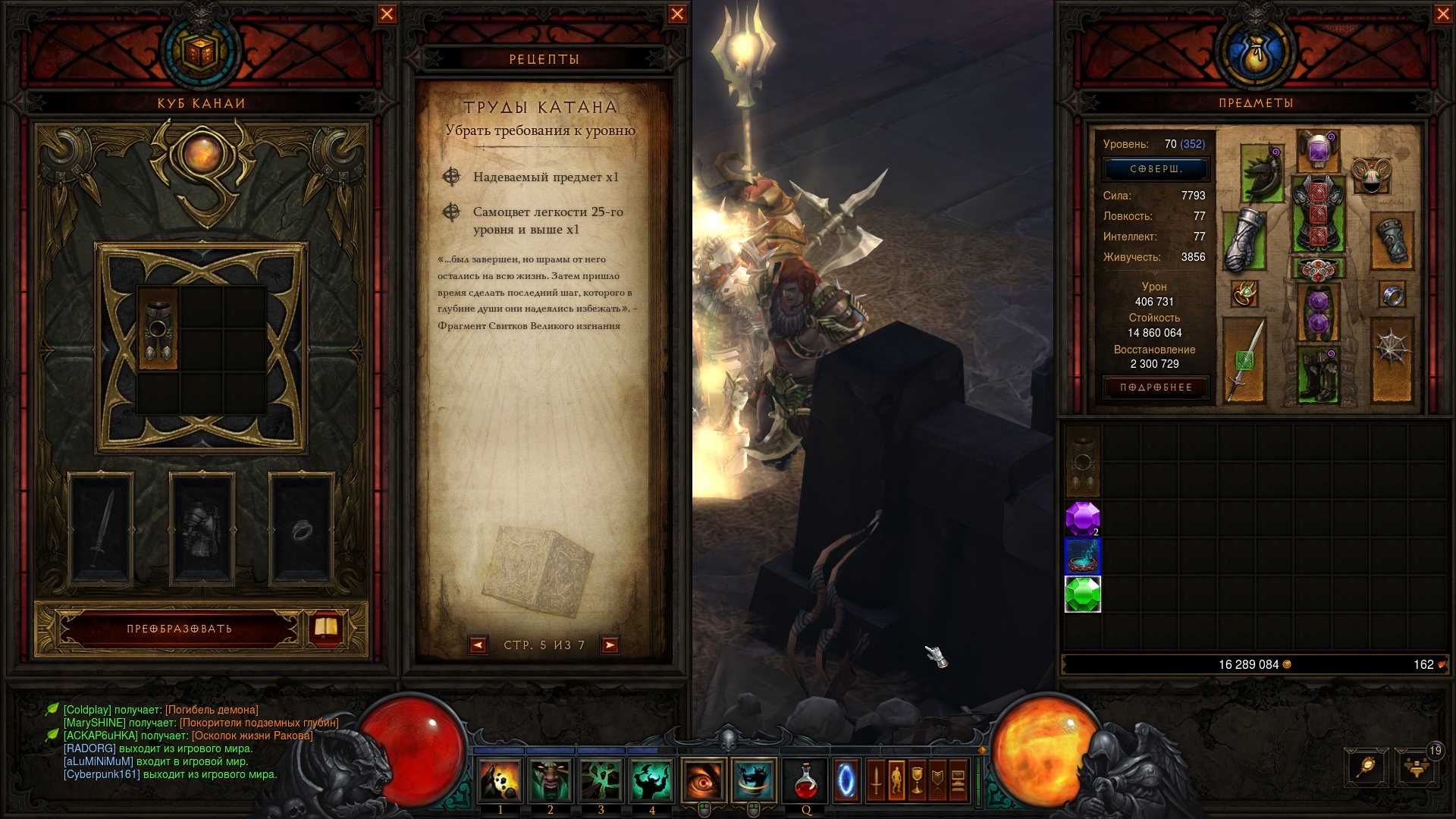The image size is (1456, 819).
Task: Close the Рецепты recipes panel
Action: tap(677, 14)
